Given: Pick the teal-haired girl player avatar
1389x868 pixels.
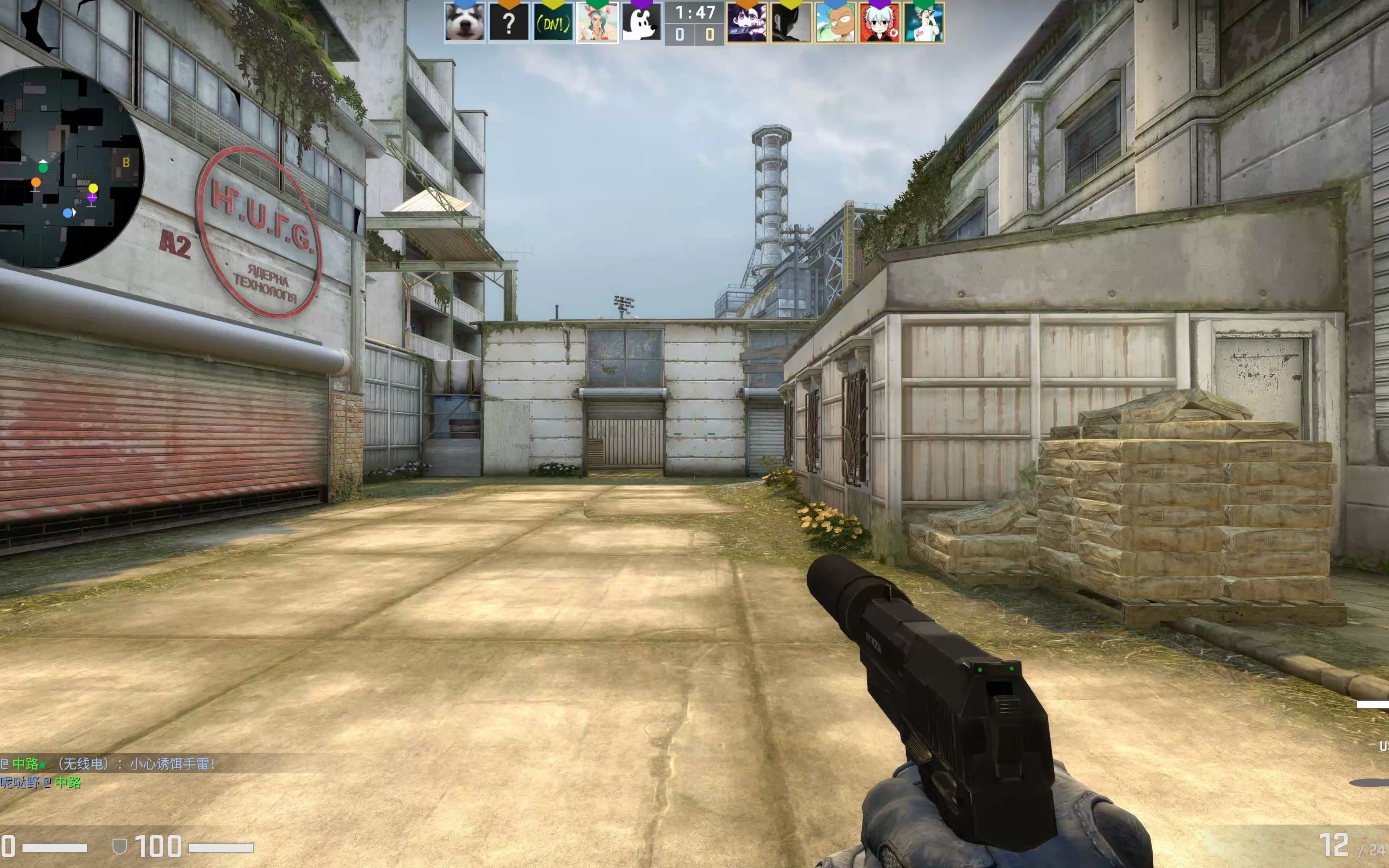Looking at the screenshot, I should 597,23.
